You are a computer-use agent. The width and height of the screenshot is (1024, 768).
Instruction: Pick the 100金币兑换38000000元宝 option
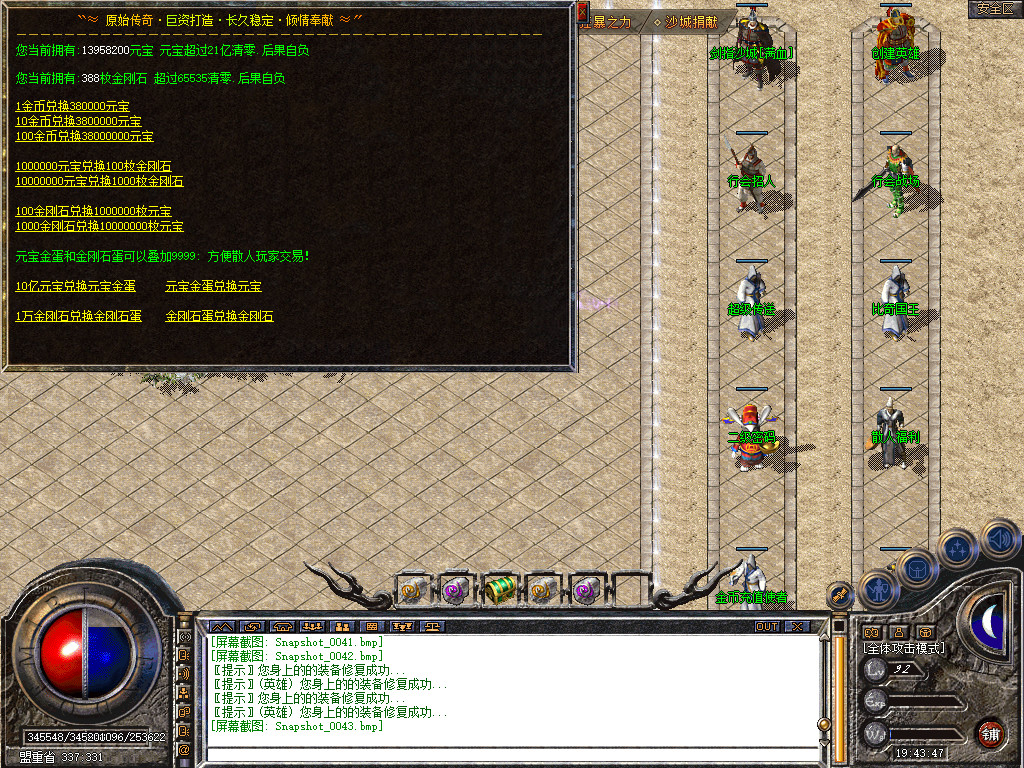point(84,136)
